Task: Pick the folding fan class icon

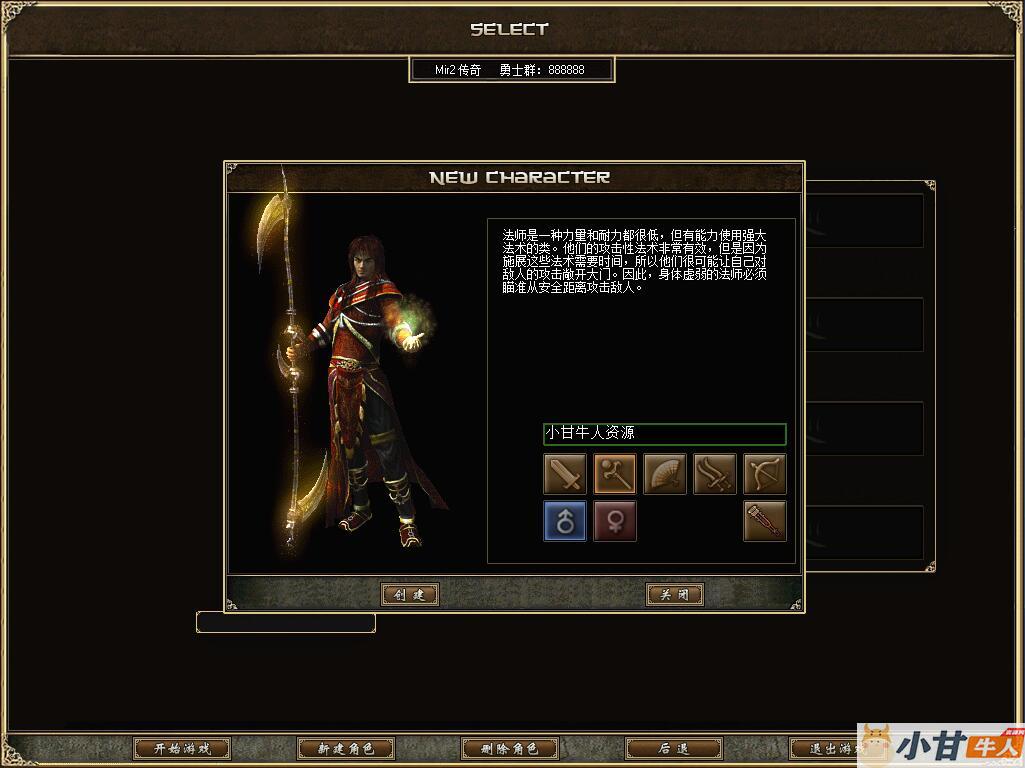Action: (x=665, y=474)
